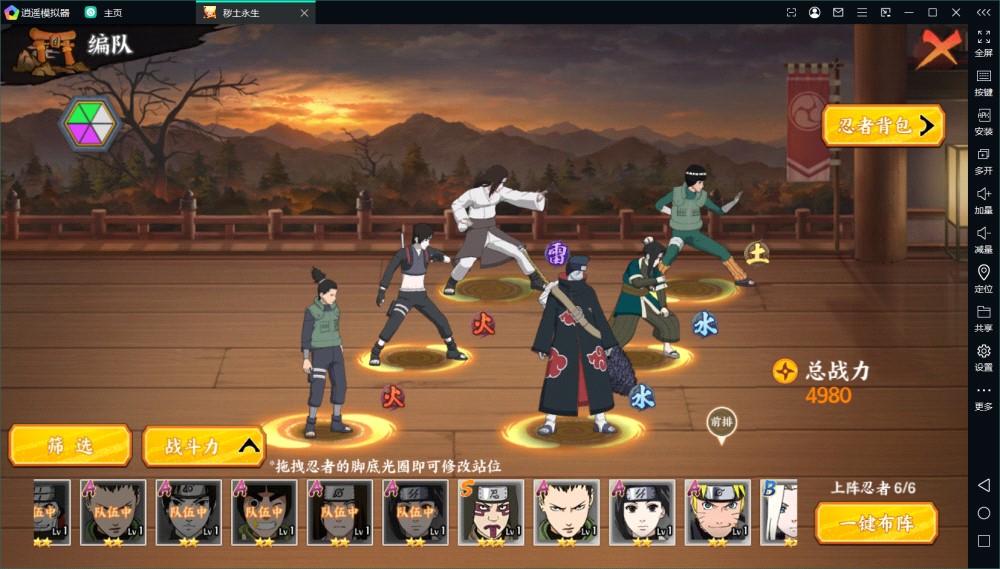This screenshot has width=1000, height=569.
Task: Choose the Naruto ninja card
Action: coord(719,512)
